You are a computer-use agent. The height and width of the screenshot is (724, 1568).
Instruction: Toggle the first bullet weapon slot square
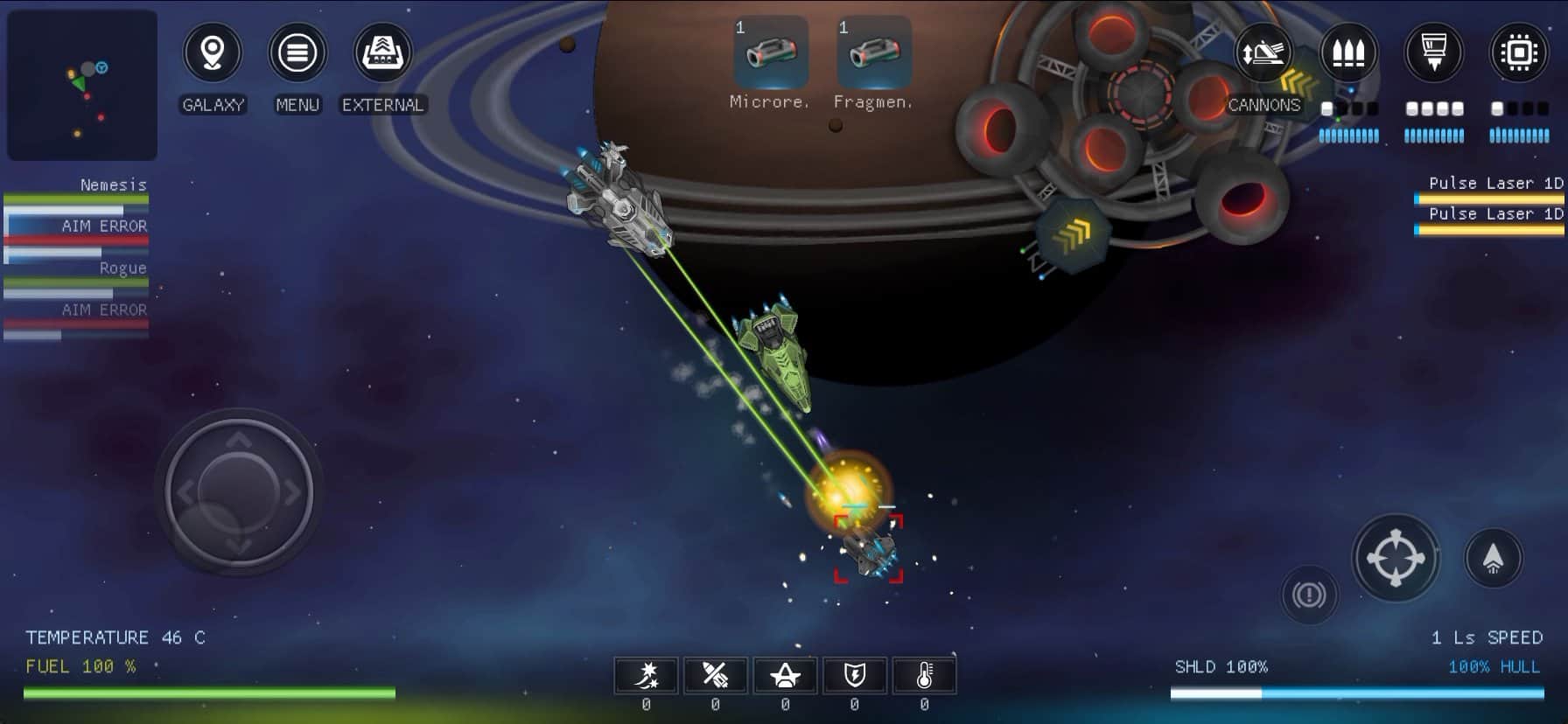coord(1326,108)
